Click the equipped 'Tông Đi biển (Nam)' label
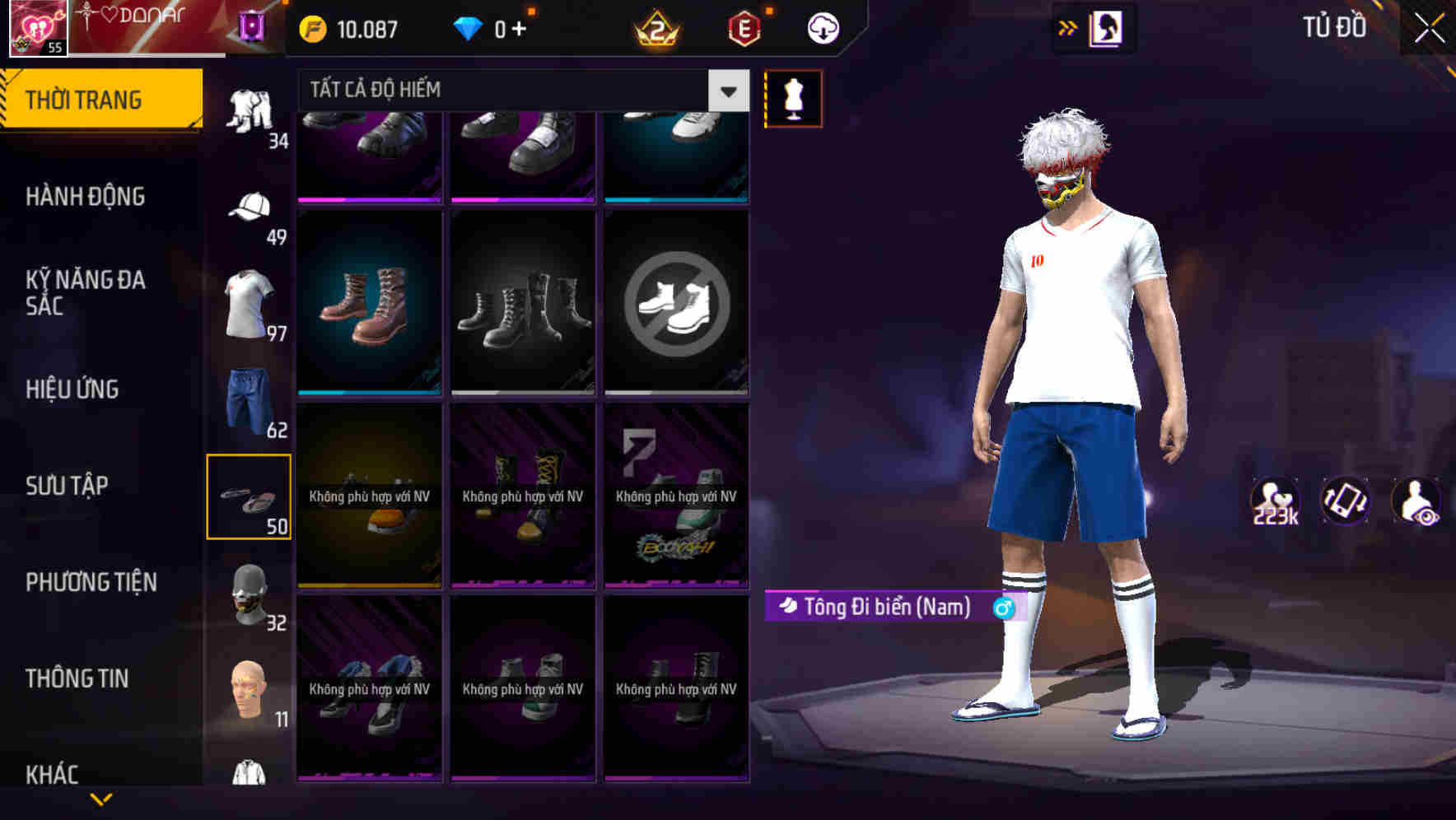The height and width of the screenshot is (820, 1456). pyautogui.click(x=889, y=606)
